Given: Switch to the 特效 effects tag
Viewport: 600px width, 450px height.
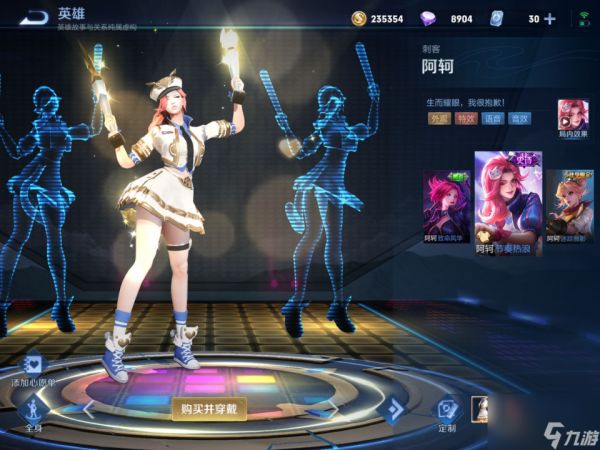Looking at the screenshot, I should (465, 118).
